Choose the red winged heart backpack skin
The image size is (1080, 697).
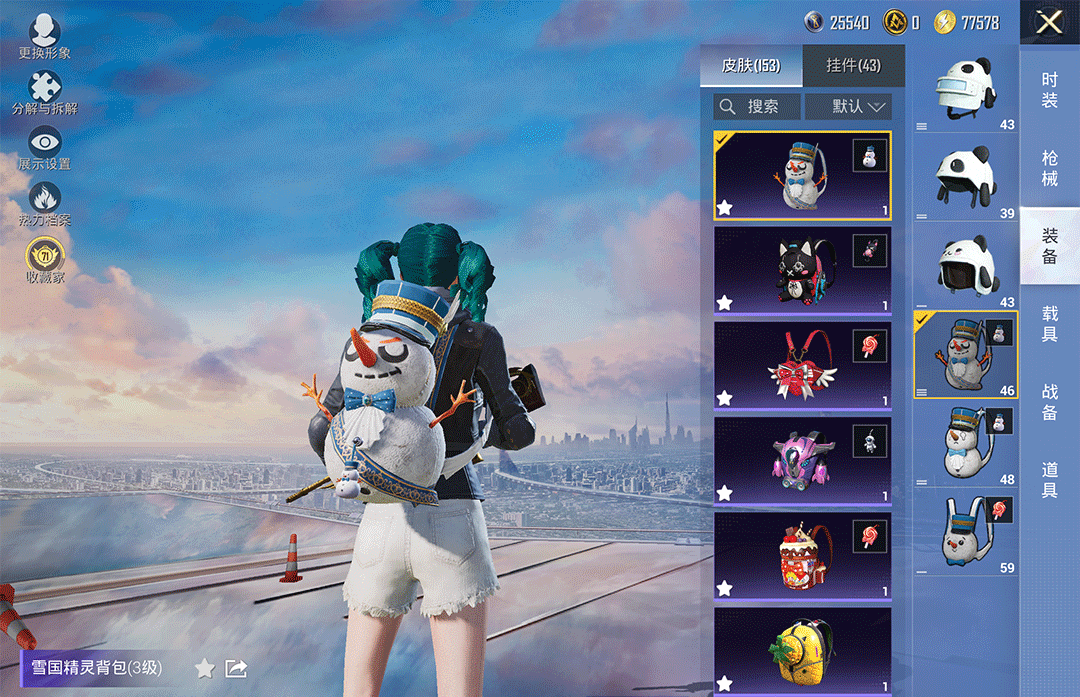[802, 366]
